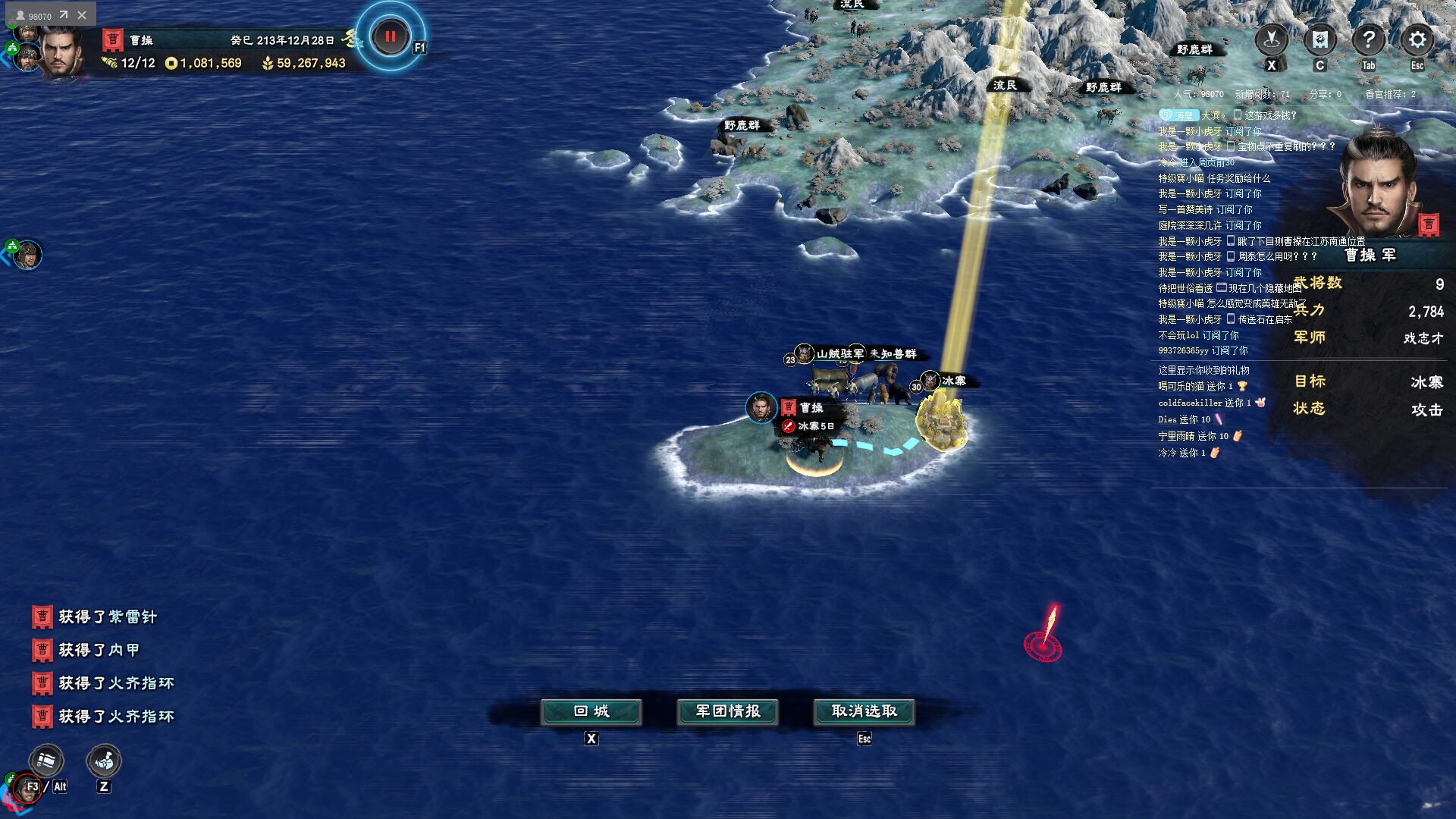This screenshot has width=1456, height=819.
Task: Open the question mark help icon
Action: coord(1368,39)
